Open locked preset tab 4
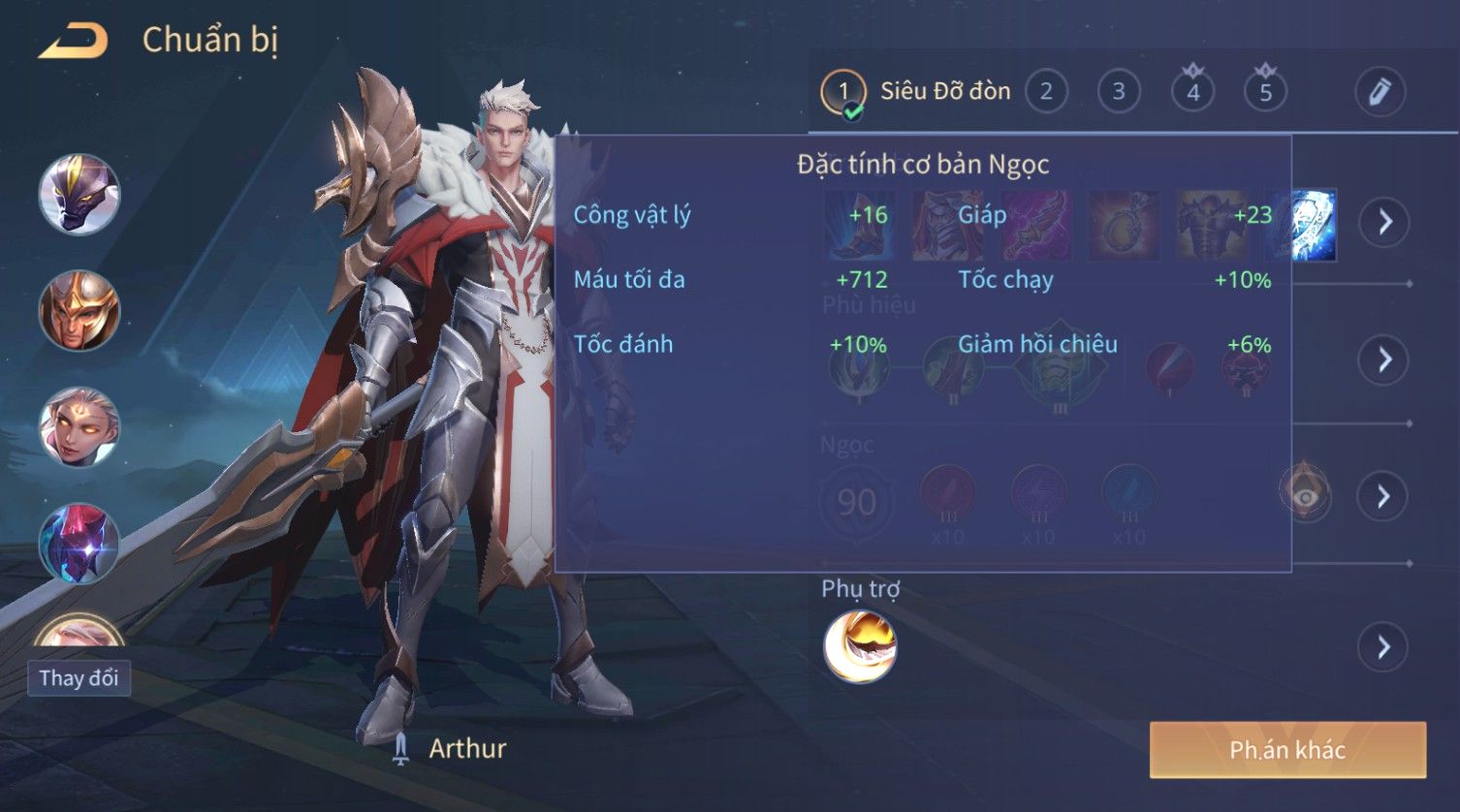Screen dimensions: 1460x812 [x=1192, y=92]
